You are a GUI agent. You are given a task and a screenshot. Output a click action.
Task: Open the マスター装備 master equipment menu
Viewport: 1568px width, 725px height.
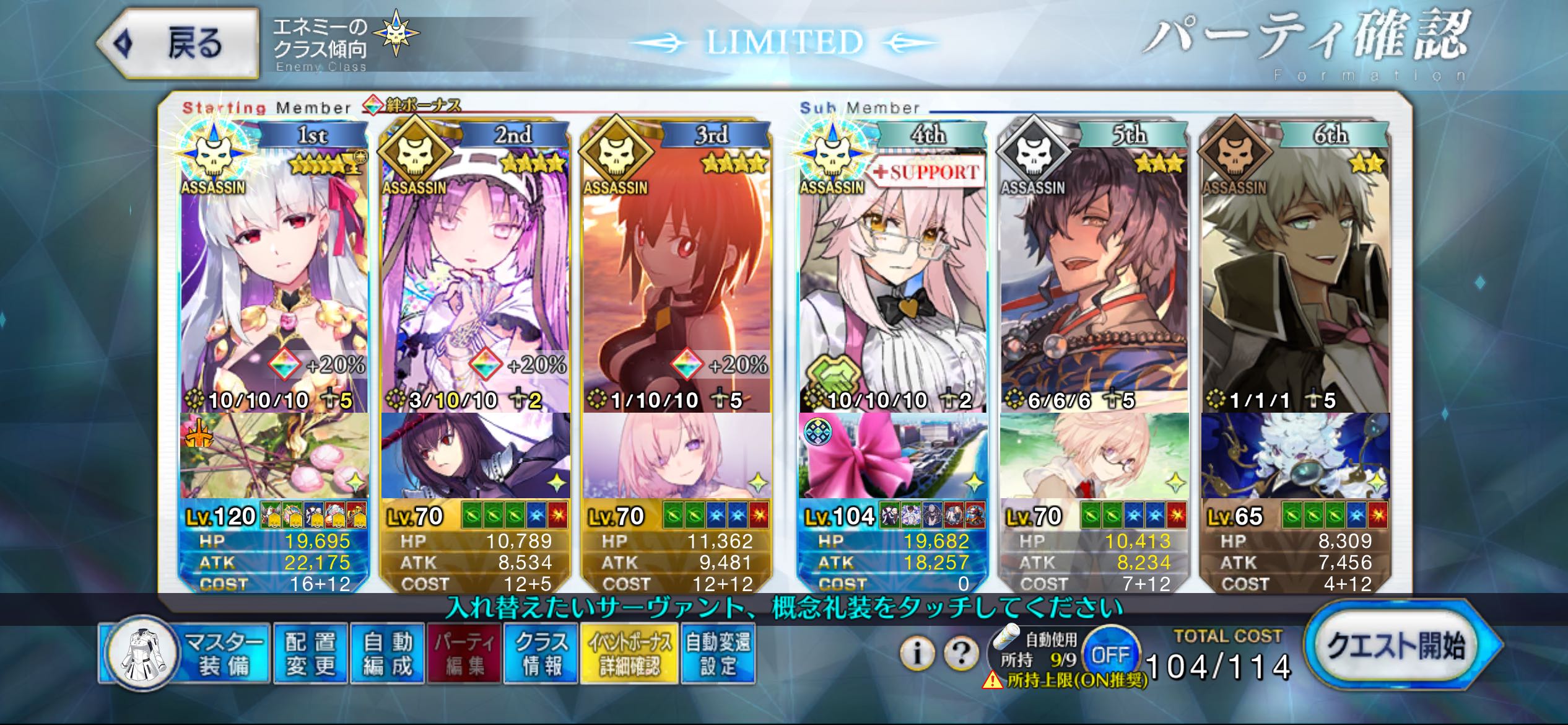coord(186,654)
